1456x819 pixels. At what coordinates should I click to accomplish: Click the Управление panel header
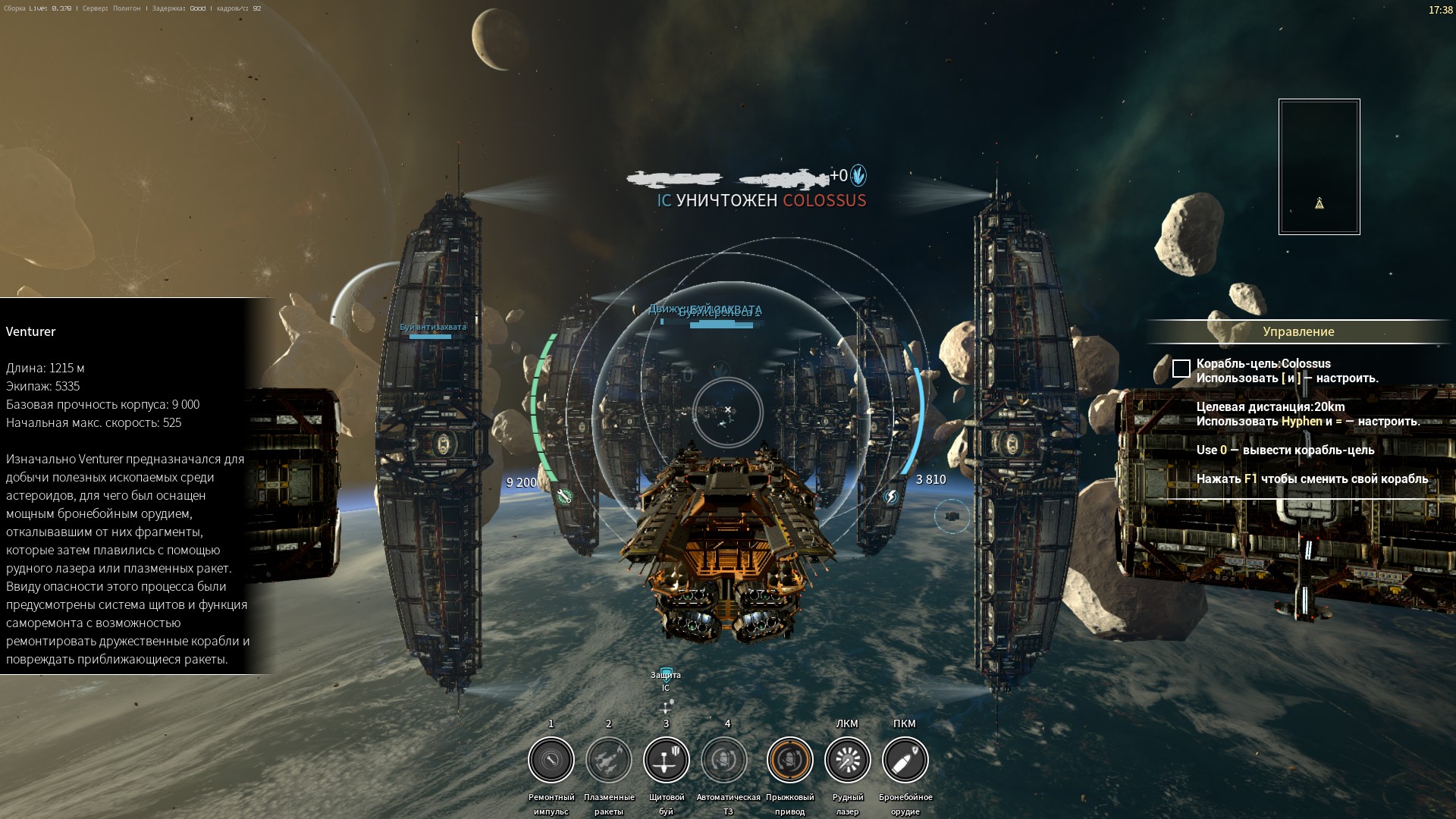pos(1298,331)
